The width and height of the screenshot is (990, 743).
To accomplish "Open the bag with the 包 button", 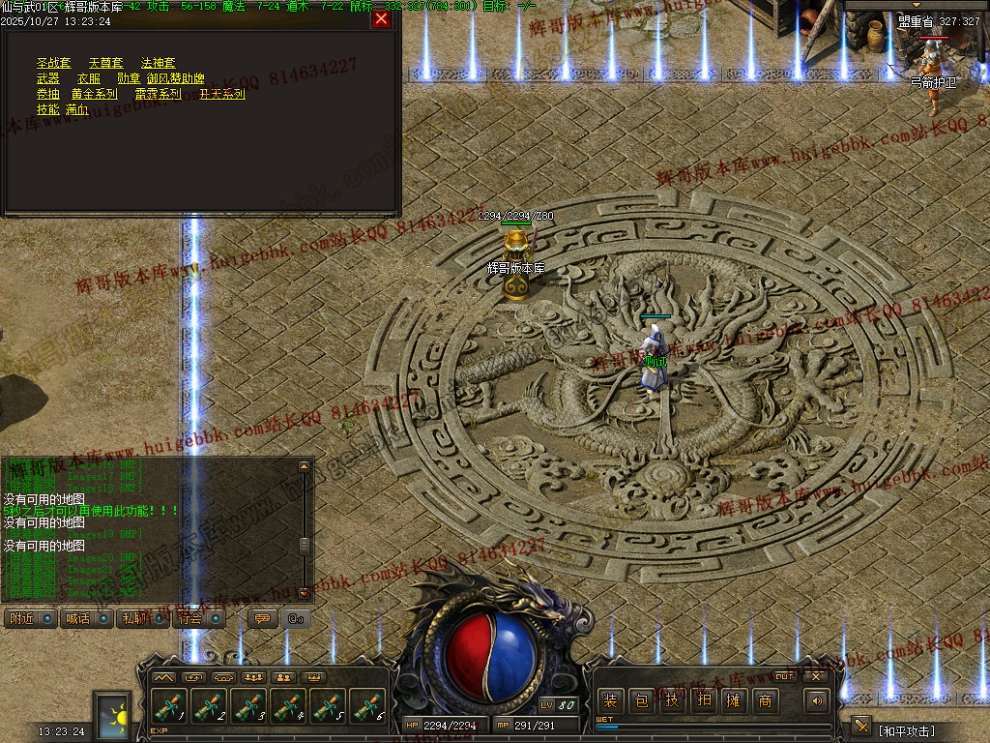I will pos(642,701).
